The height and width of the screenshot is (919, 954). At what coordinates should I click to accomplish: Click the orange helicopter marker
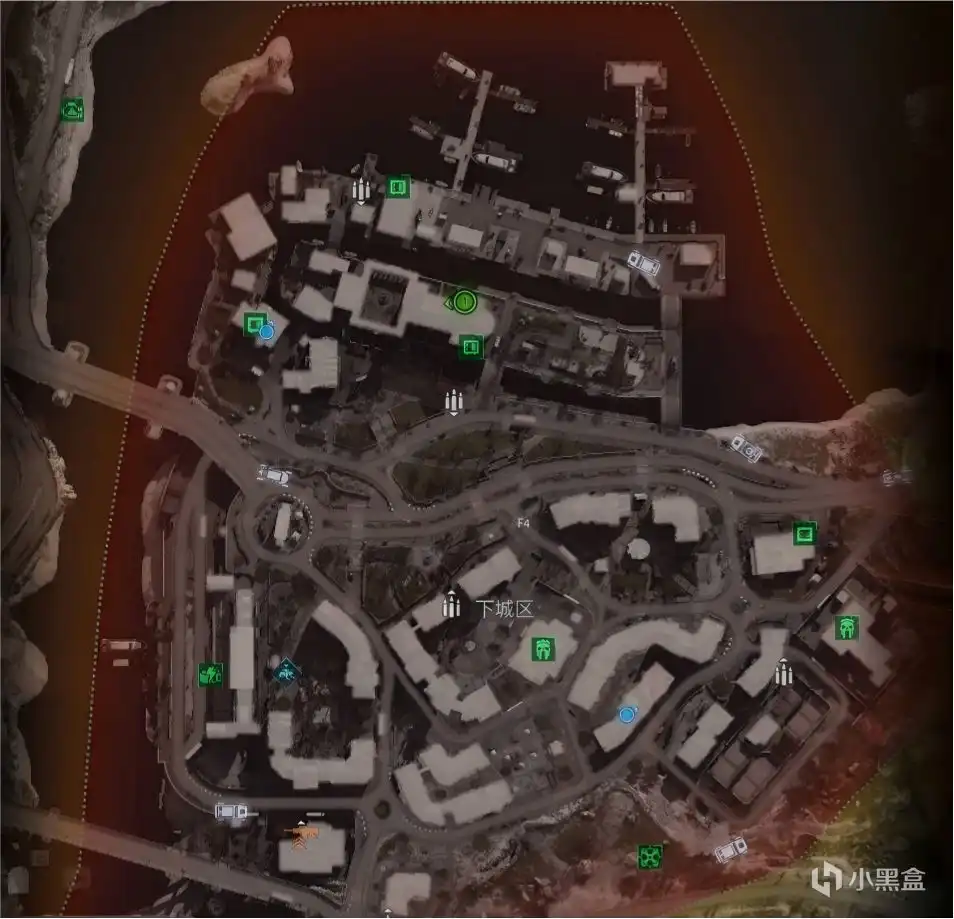(301, 832)
